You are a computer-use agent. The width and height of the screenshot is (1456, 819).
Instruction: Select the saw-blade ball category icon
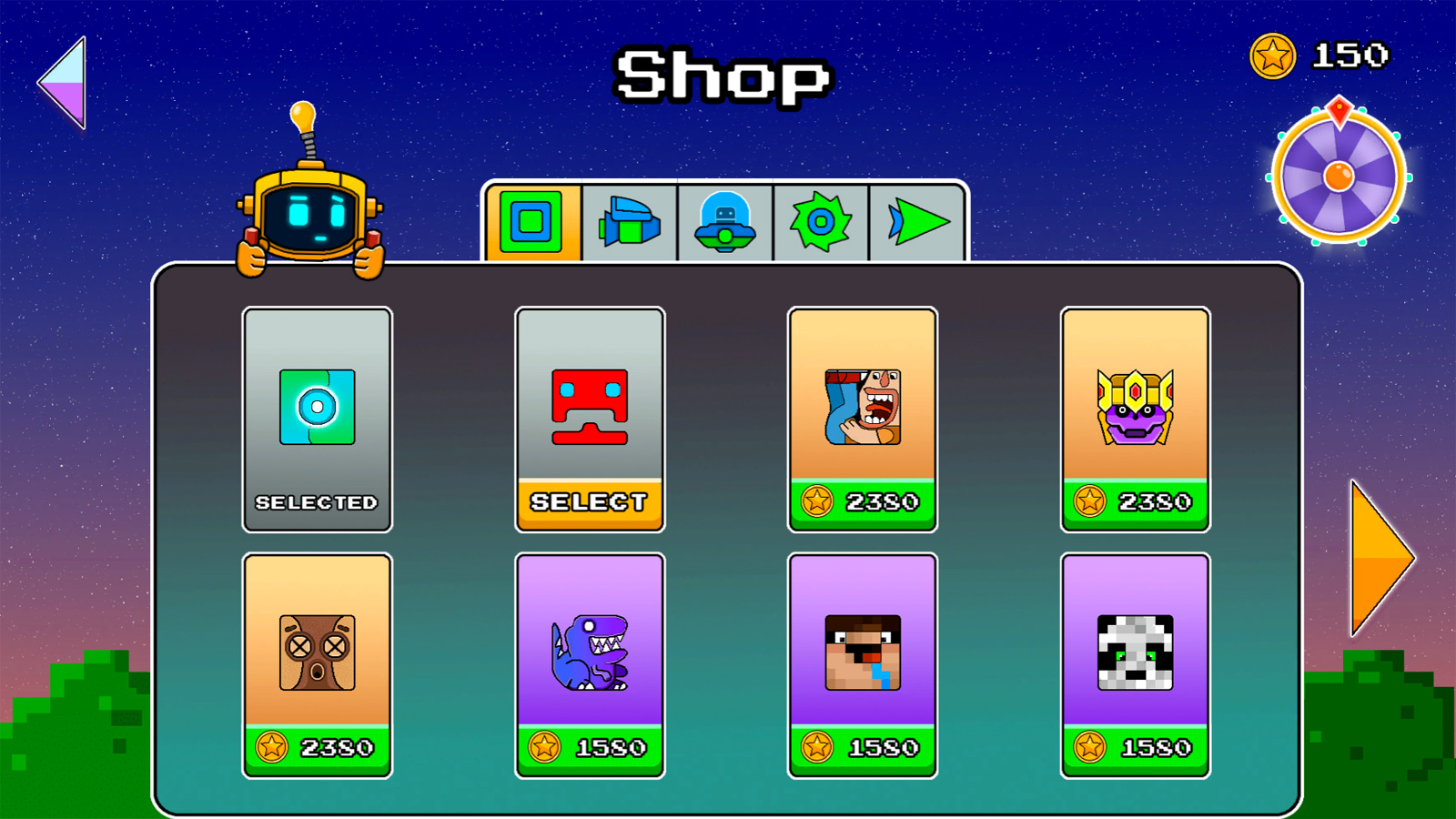[x=820, y=221]
